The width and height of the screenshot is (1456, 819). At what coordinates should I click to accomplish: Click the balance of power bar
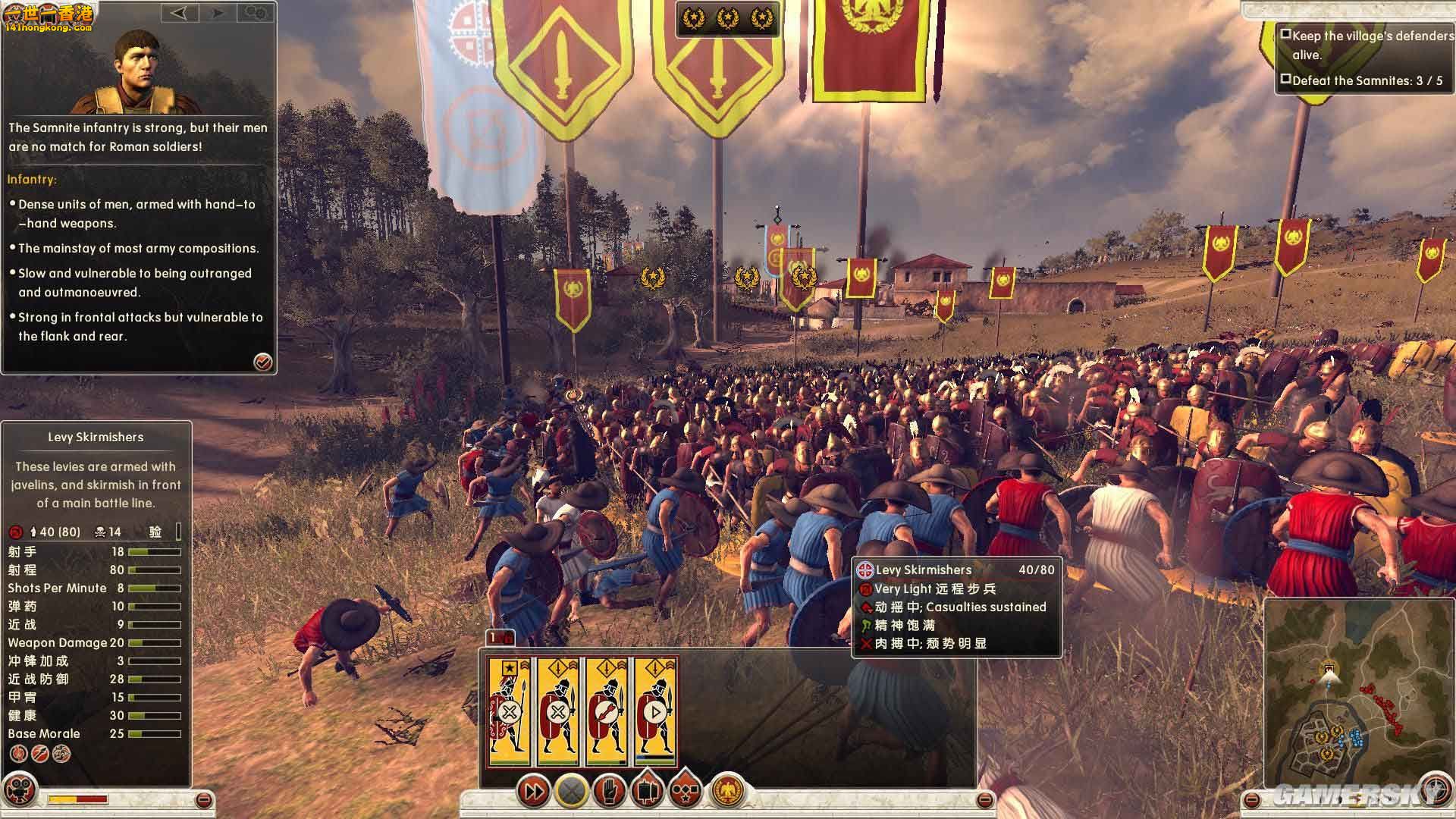click(77, 799)
